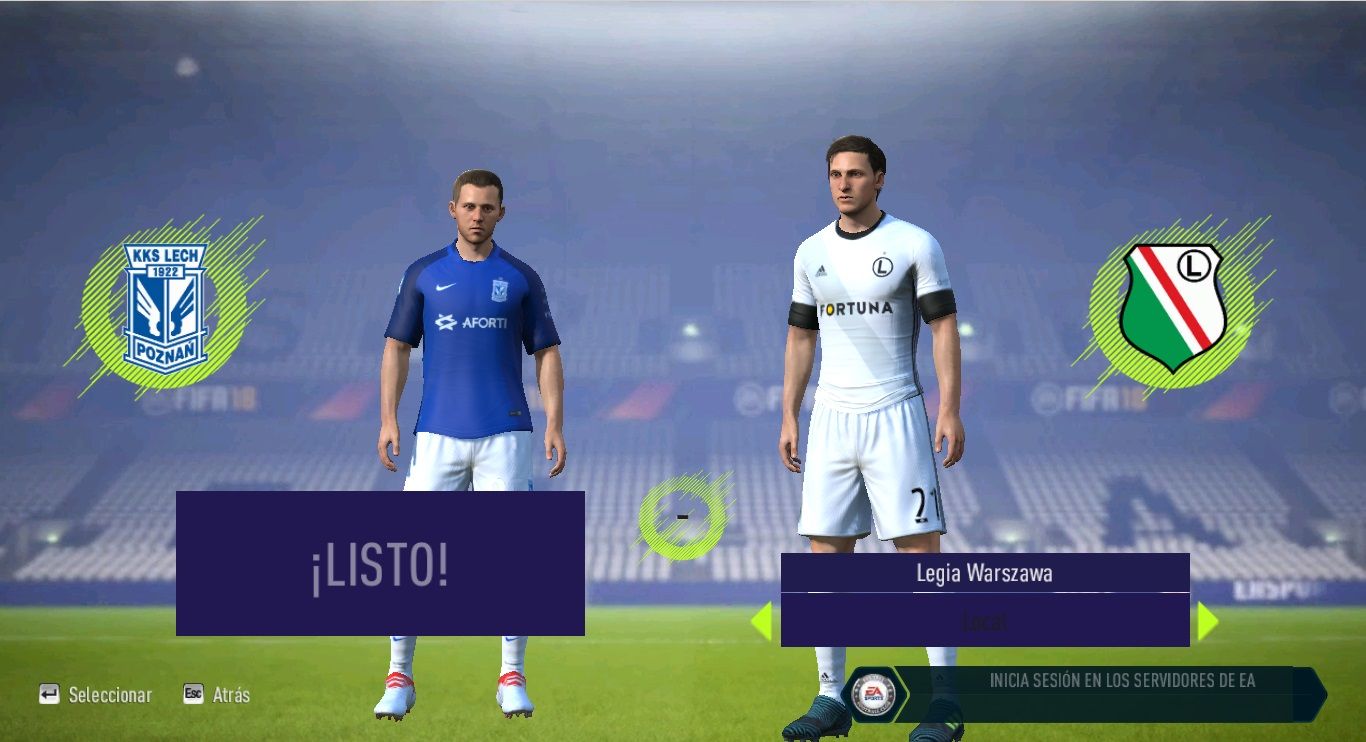Select the Legia Warszawa team name row
This screenshot has height=742, width=1366.
click(x=984, y=573)
